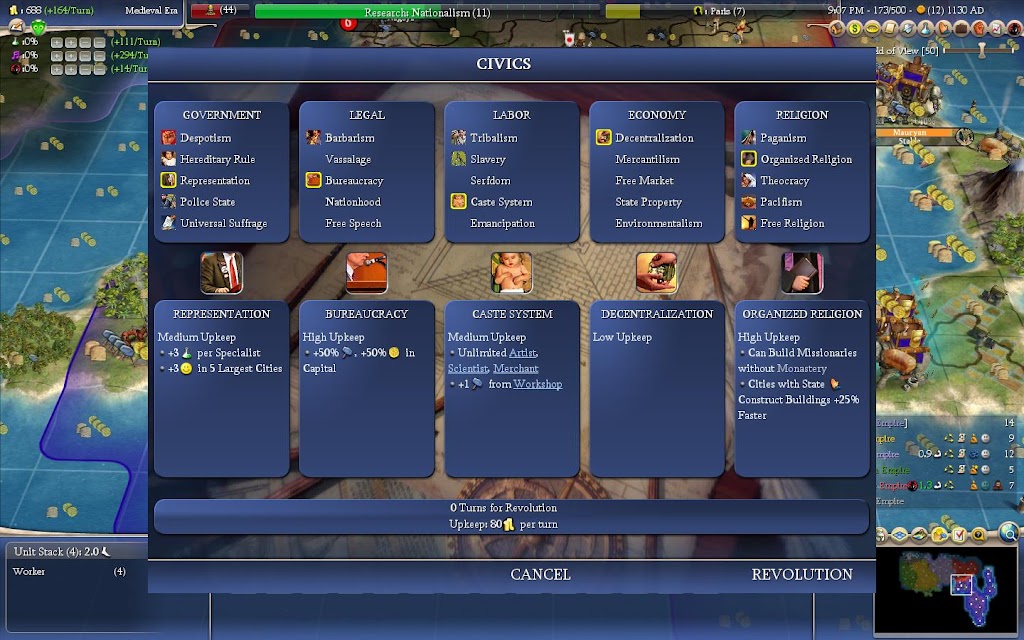Choose the Nationhood civic

[353, 202]
